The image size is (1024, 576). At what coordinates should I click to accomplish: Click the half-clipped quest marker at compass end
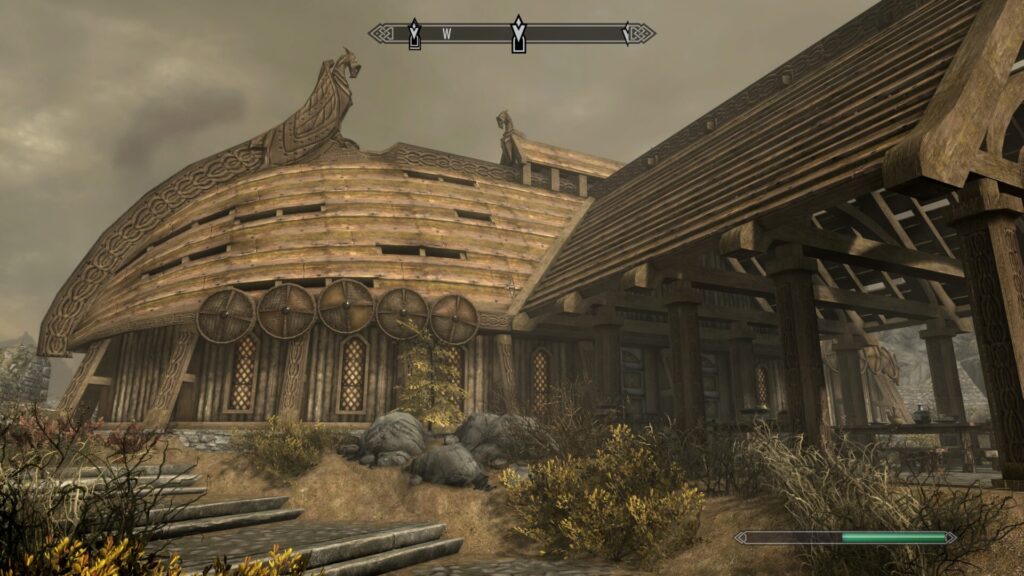627,33
